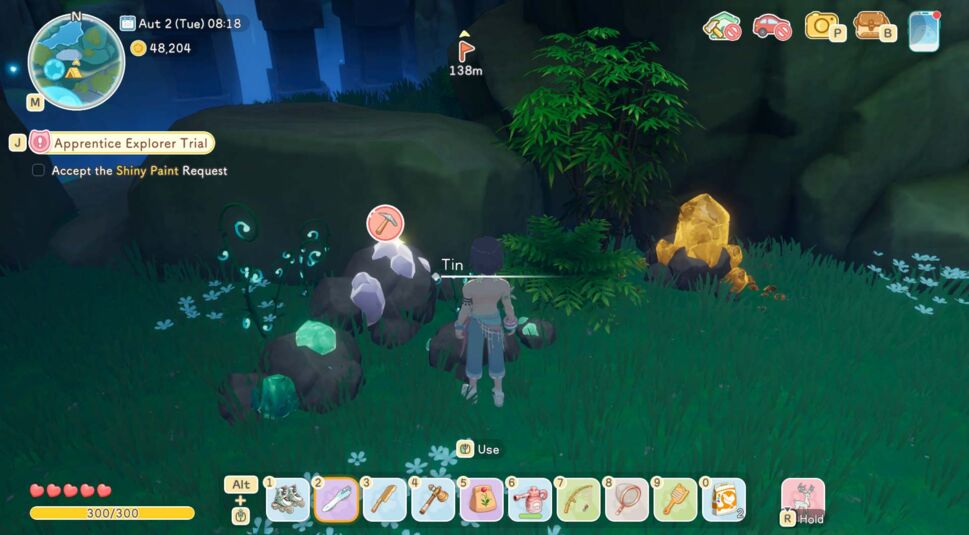Click the calendar icon beside the date

pyautogui.click(x=127, y=23)
